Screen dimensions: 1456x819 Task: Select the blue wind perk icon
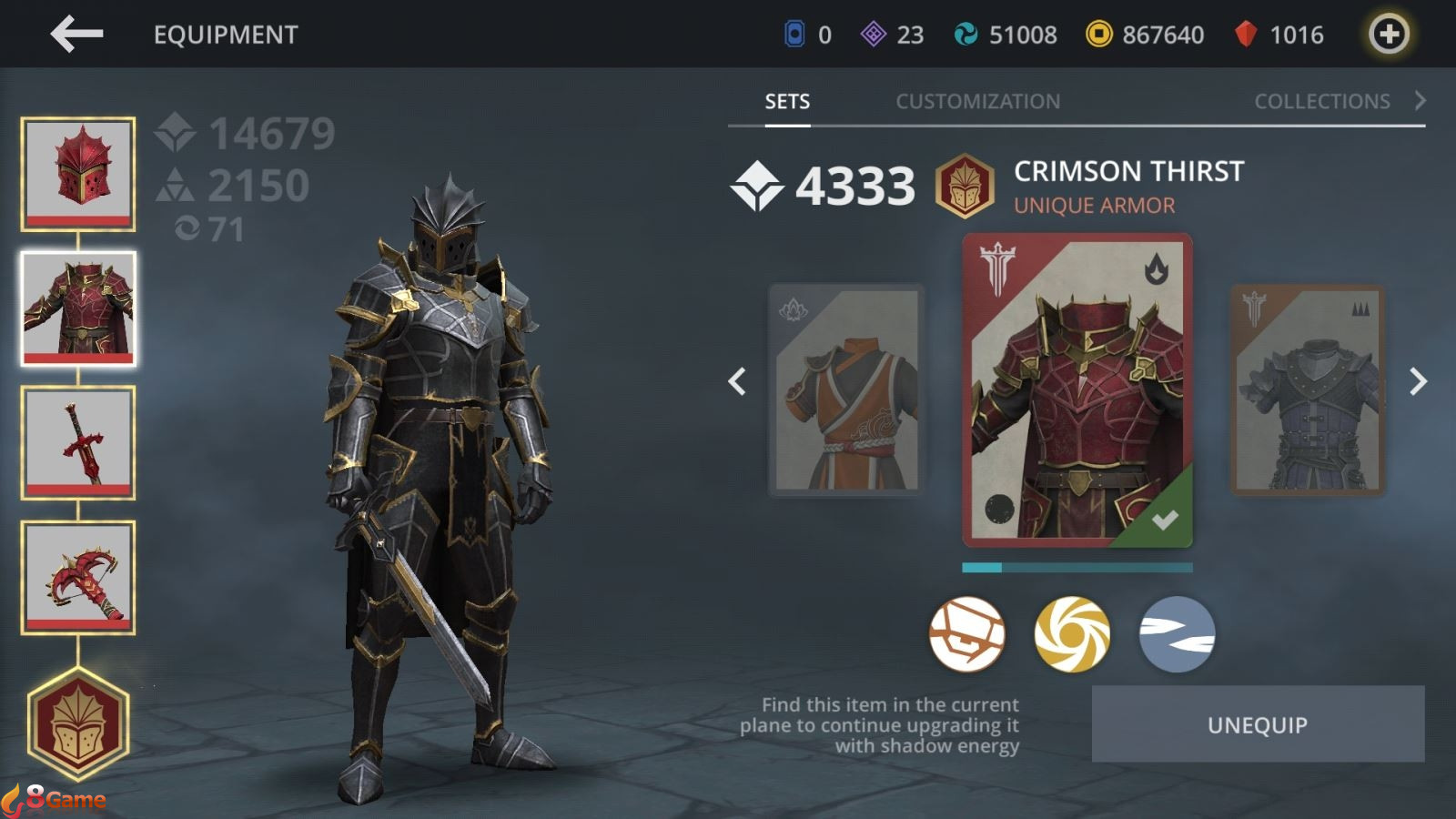tap(1179, 635)
